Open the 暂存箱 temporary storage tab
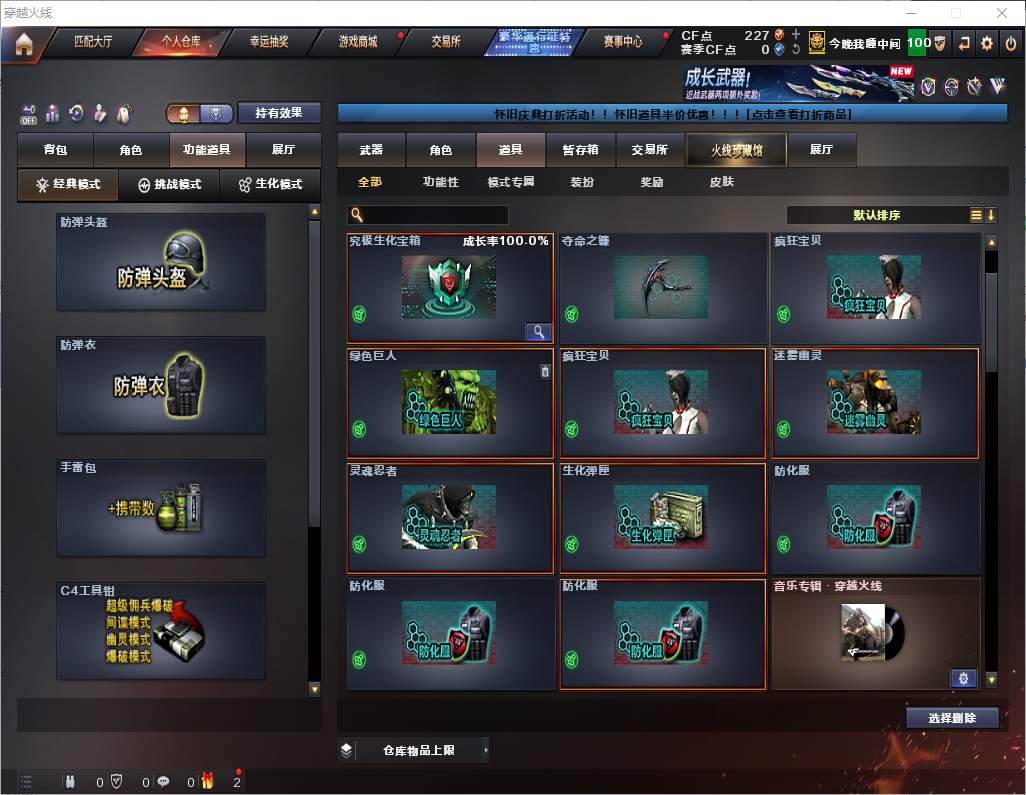 pyautogui.click(x=580, y=150)
